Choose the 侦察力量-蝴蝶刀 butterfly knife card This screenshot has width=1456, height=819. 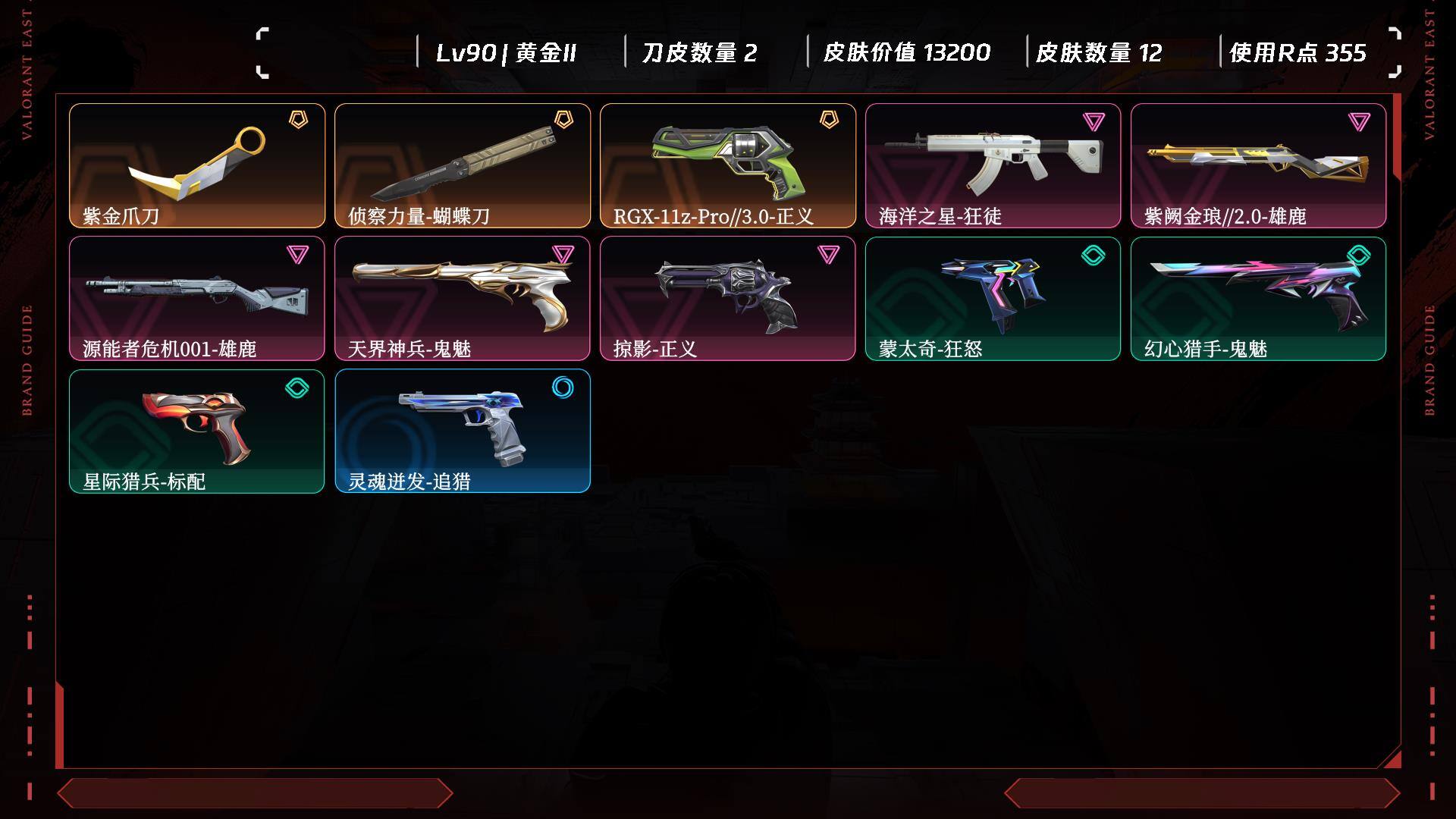[x=463, y=165]
